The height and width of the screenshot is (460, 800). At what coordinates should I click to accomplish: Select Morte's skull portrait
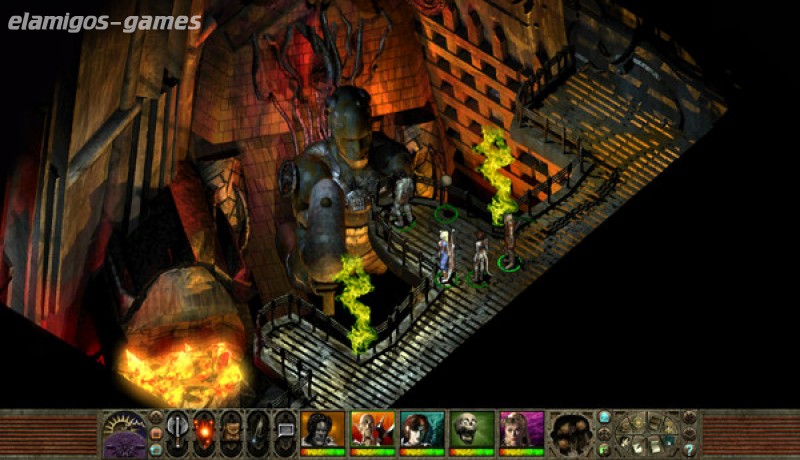[471, 430]
